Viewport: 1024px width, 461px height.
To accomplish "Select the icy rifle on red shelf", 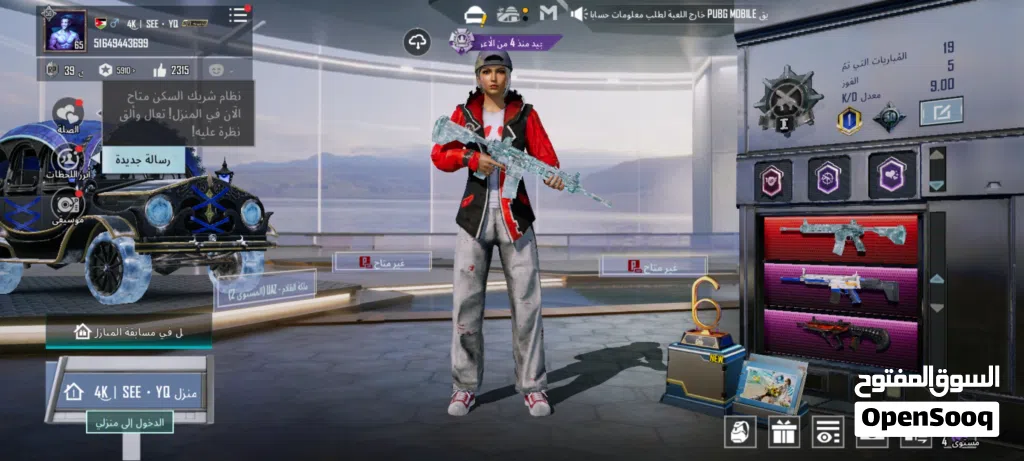I will (x=840, y=237).
